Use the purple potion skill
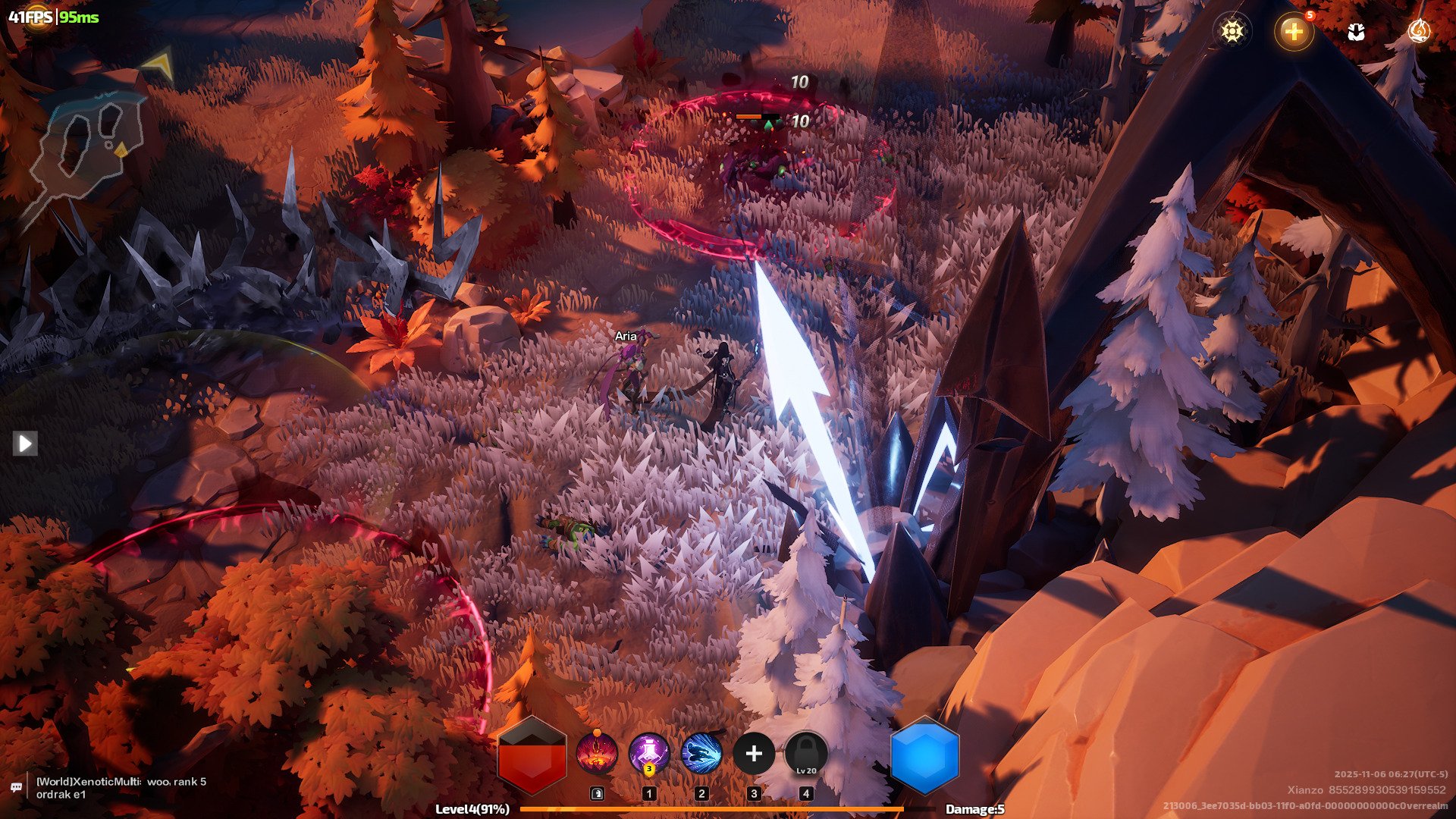Screen dimensions: 1456x819 [x=649, y=754]
